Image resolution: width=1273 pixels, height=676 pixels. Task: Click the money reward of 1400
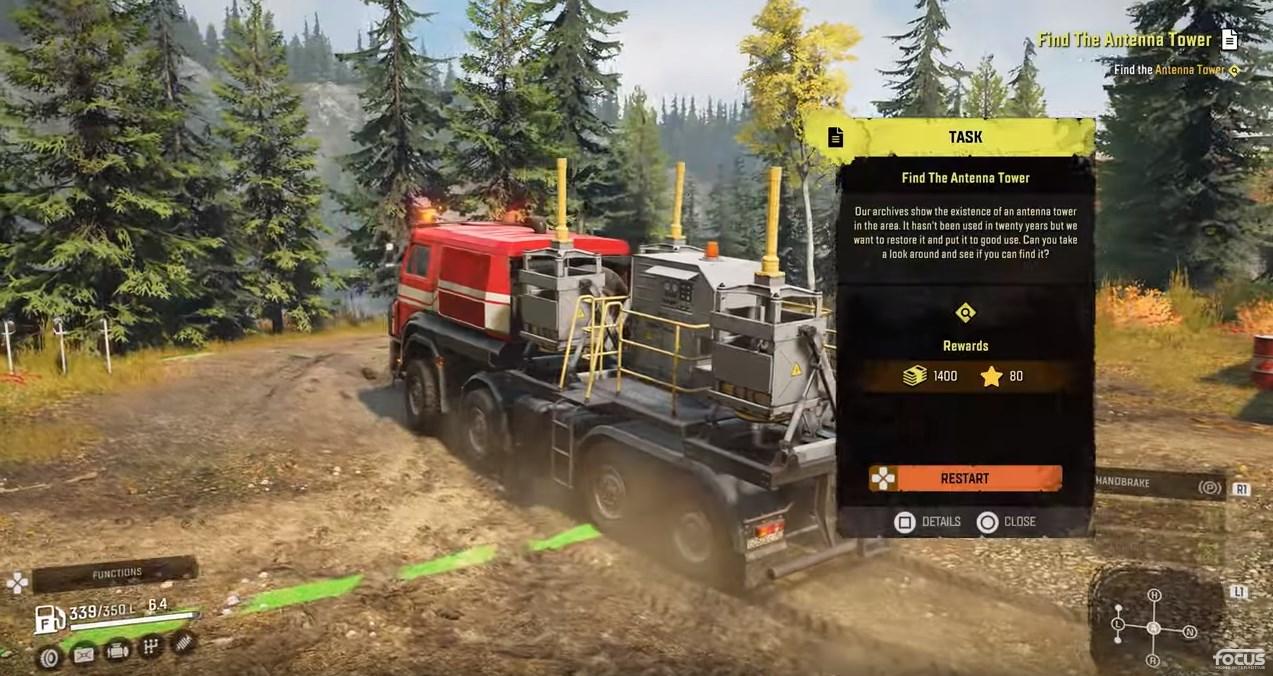point(931,376)
